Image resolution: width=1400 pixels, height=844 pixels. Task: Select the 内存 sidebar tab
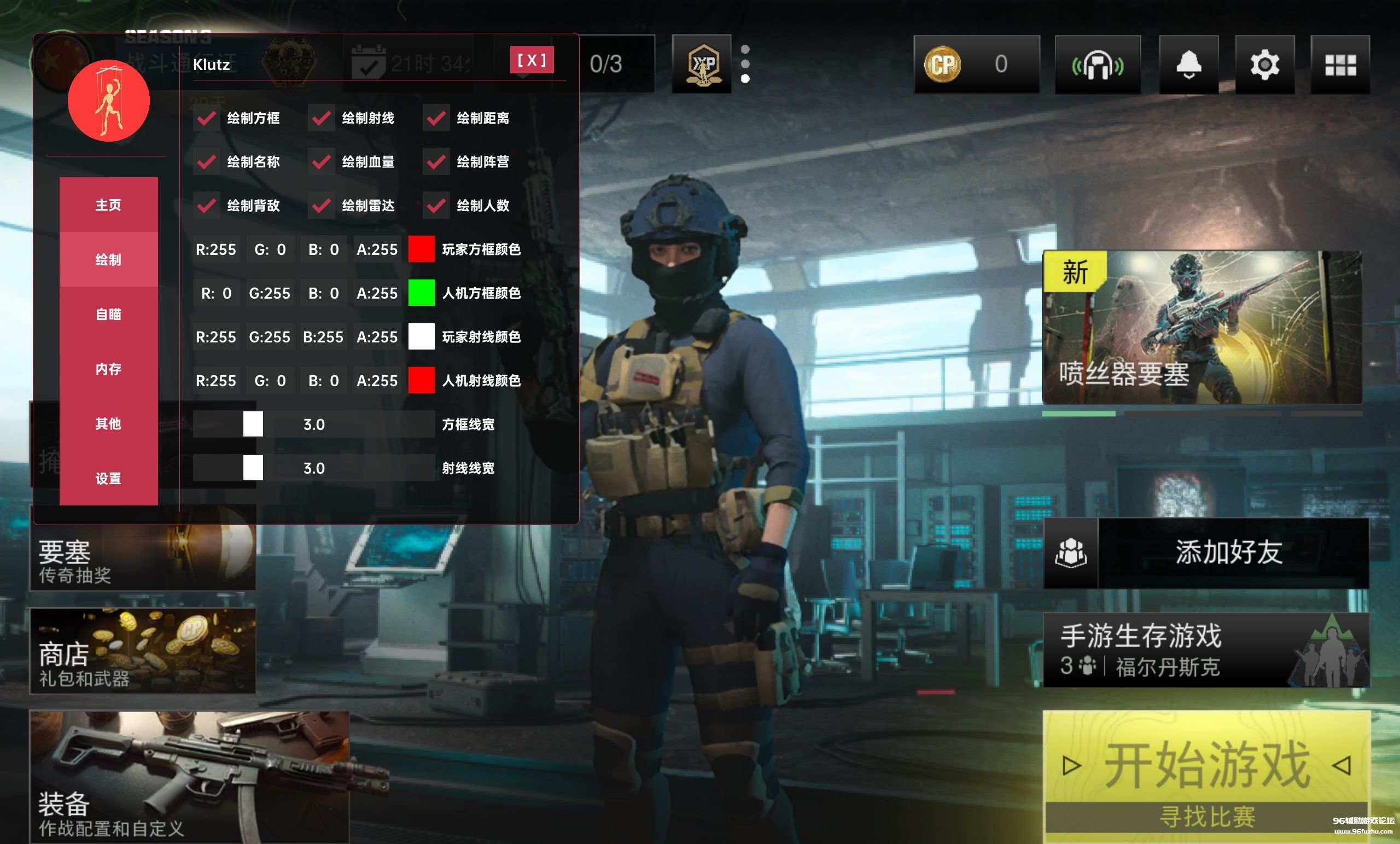tap(108, 369)
